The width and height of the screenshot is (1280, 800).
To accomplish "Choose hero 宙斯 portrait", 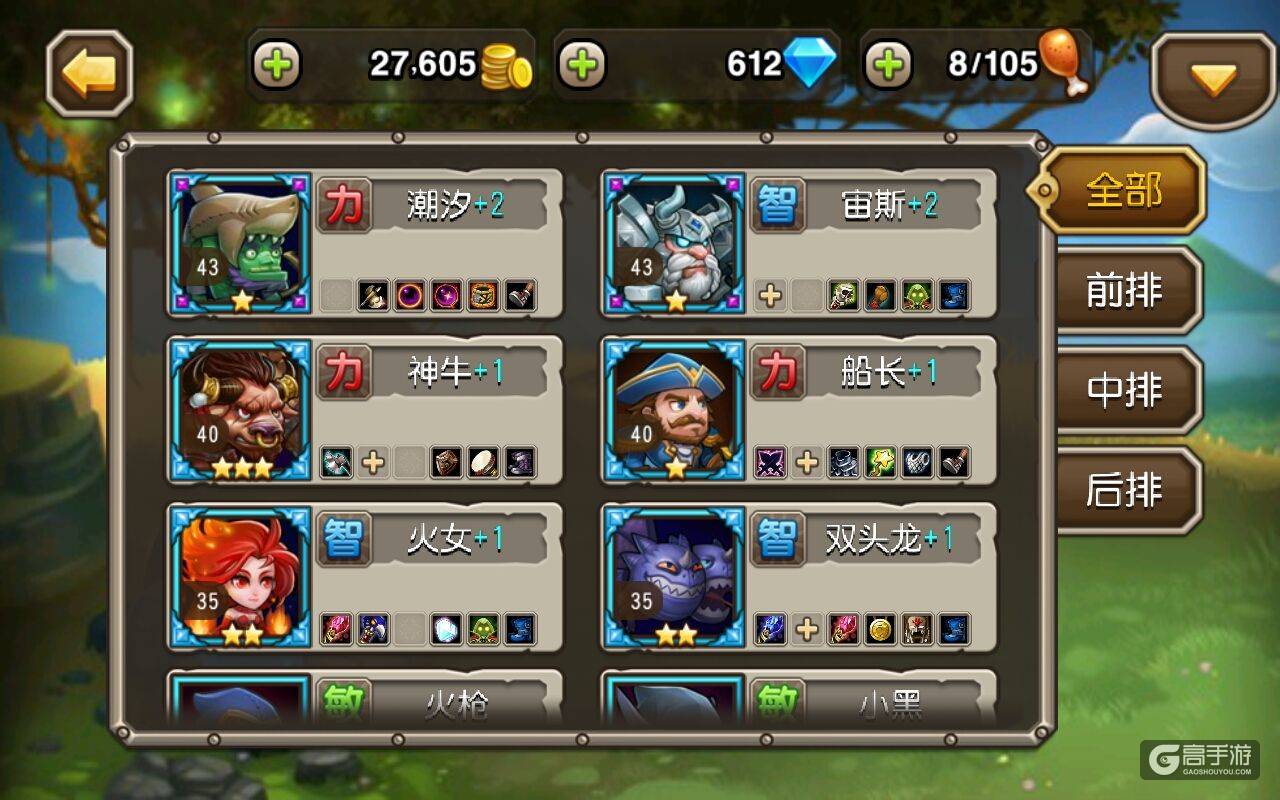I will coord(675,243).
